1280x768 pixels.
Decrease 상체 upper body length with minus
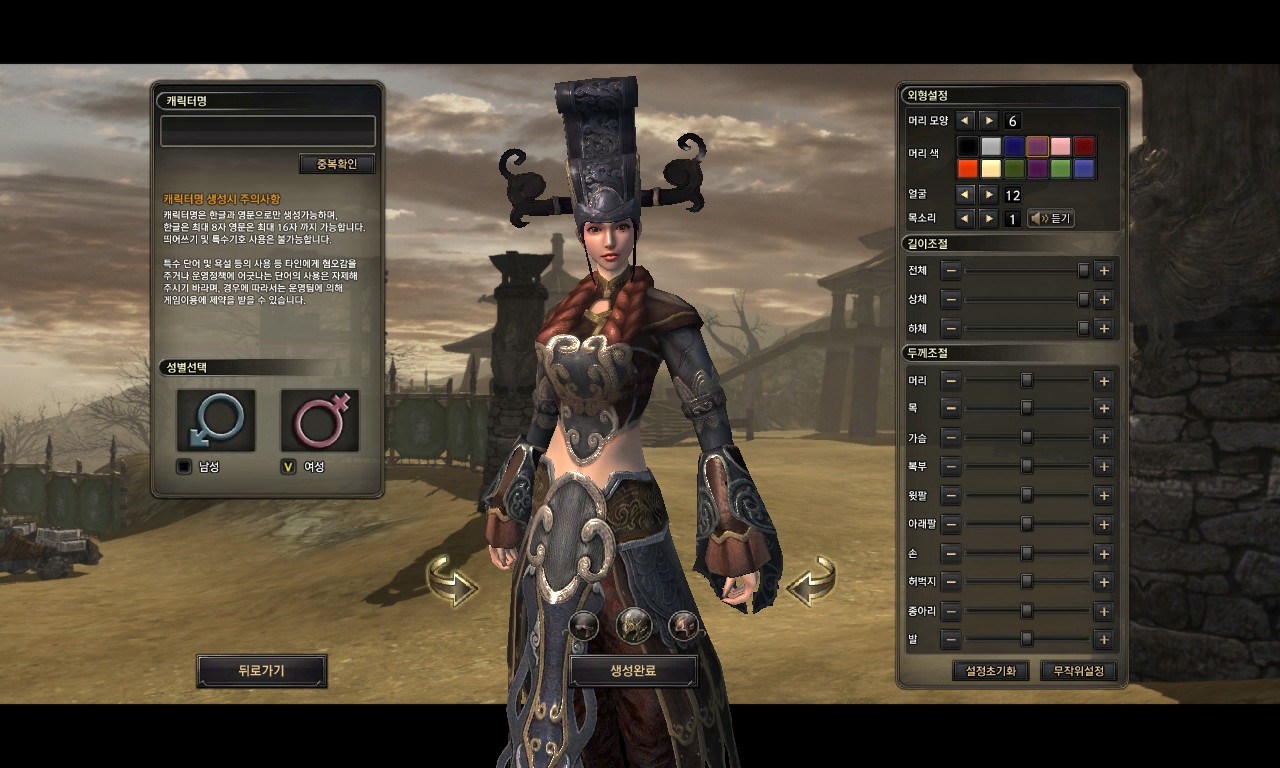(x=951, y=300)
